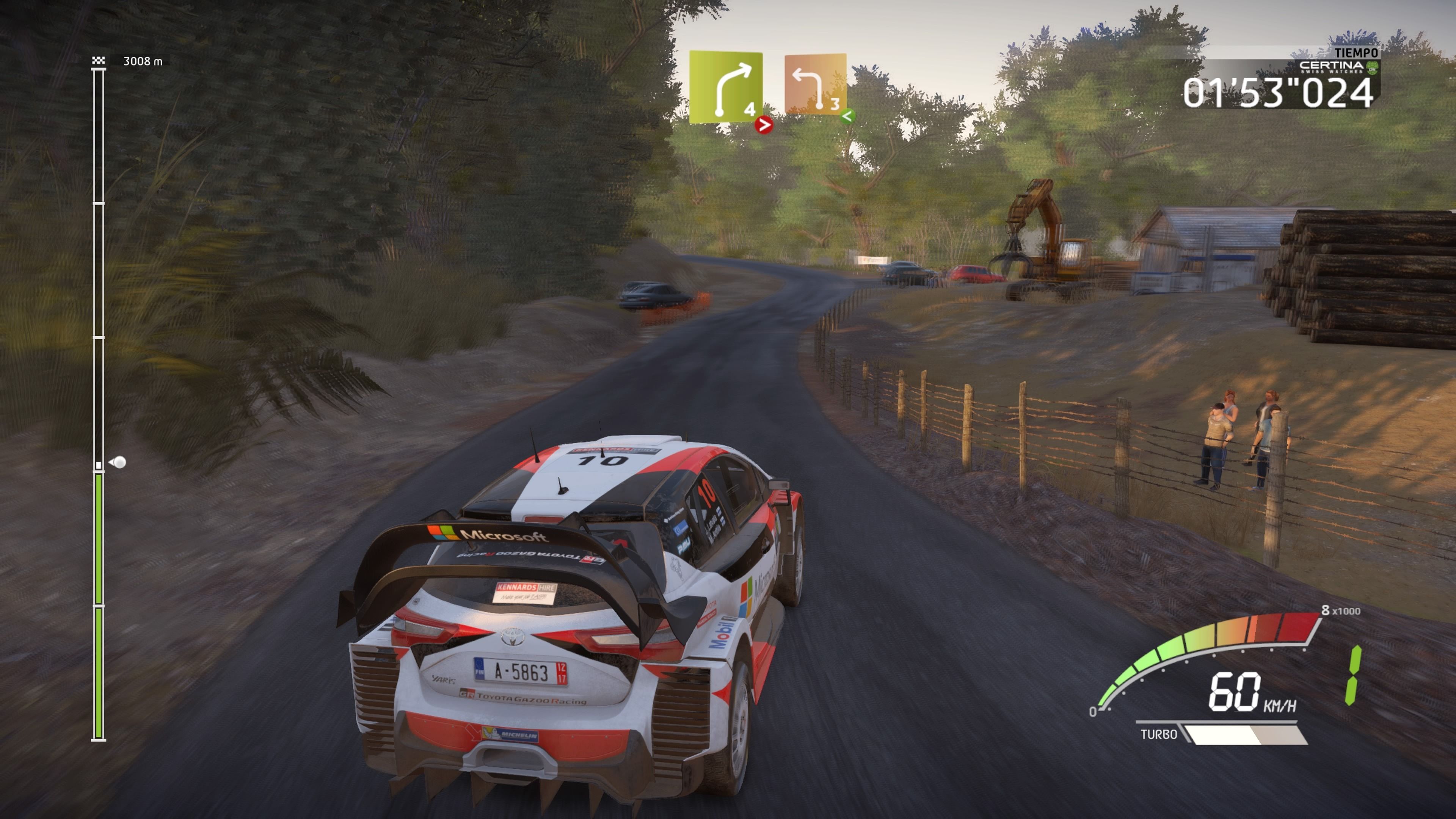Viewport: 1456px width, 819px height.
Task: Select the orange left 3 pace note
Action: click(x=815, y=84)
